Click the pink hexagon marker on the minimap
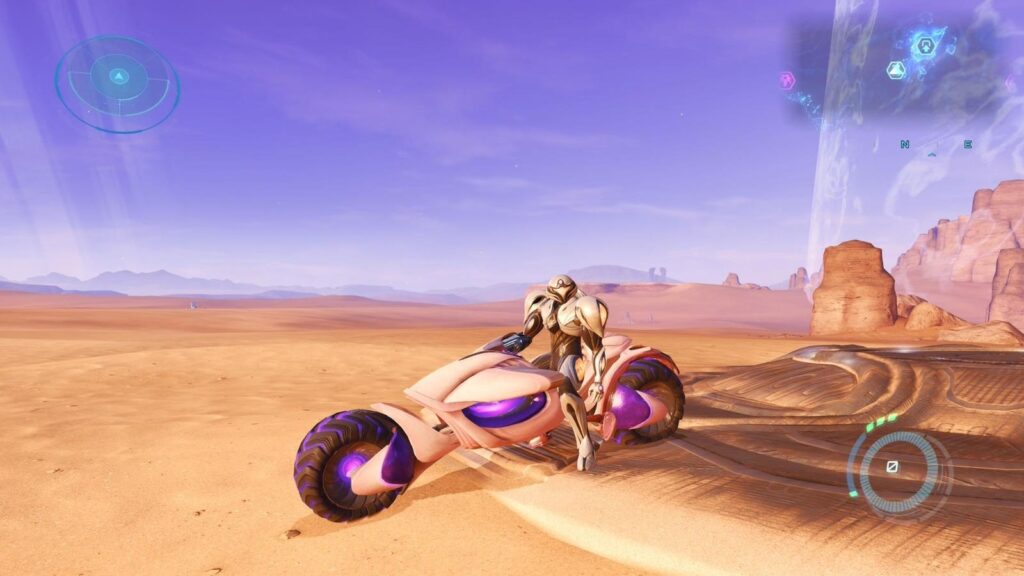 (x=787, y=81)
